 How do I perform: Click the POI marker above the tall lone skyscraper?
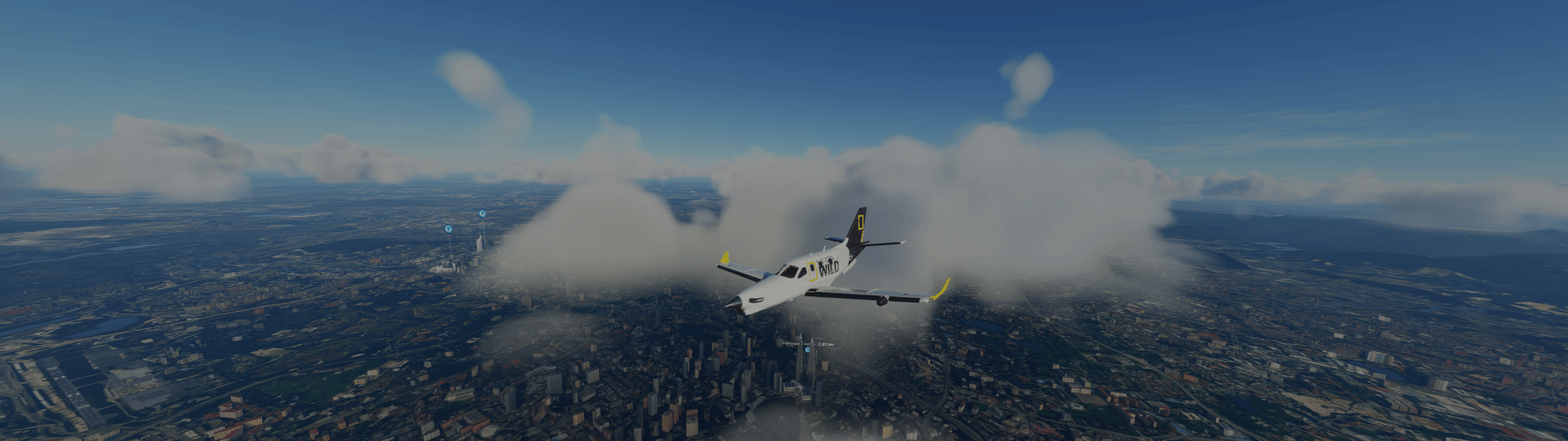(x=482, y=213)
